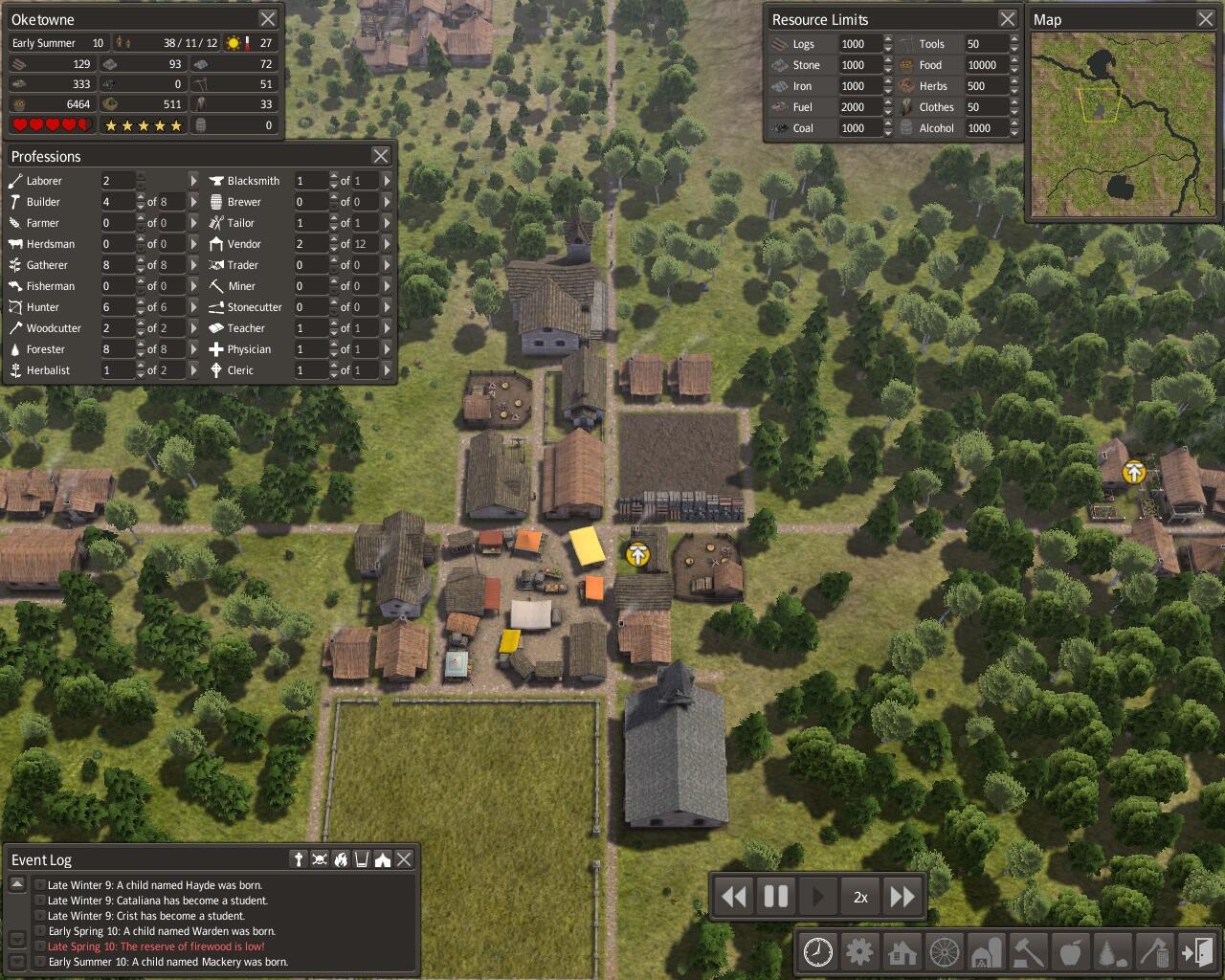Screen dimensions: 1225x980
Task: Open the wagon wheel roads menu
Action: pos(945,952)
